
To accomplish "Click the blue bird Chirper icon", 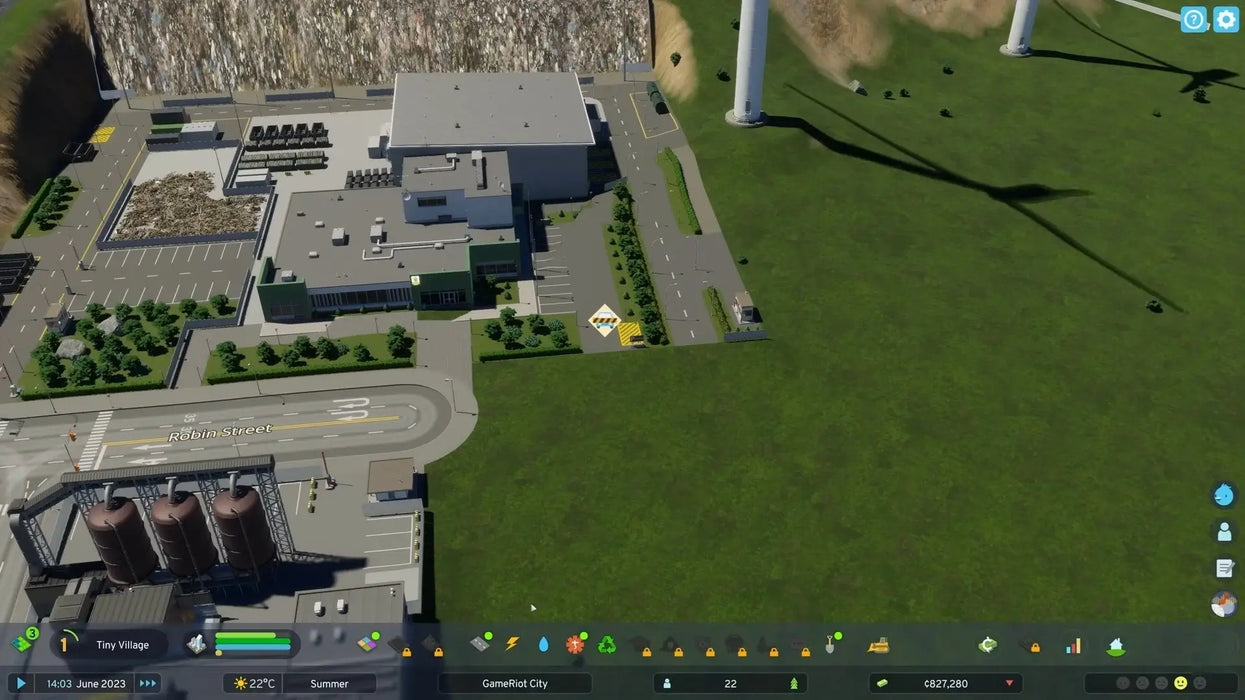I will point(1224,494).
